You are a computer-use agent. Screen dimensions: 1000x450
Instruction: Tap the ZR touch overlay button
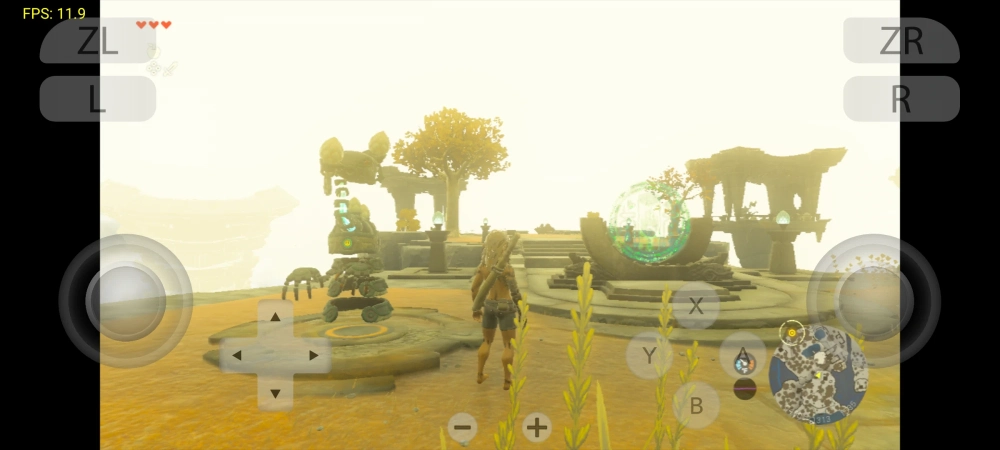(x=901, y=41)
